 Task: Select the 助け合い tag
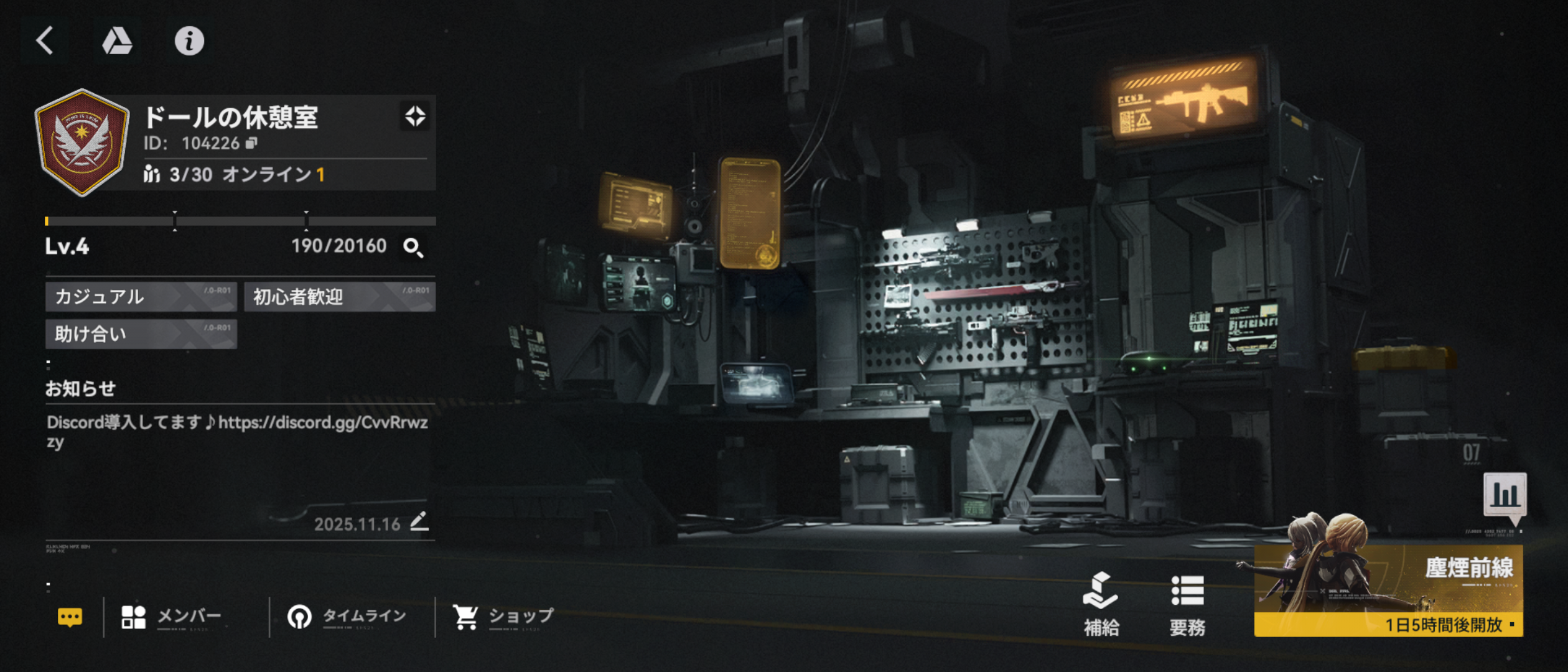coord(141,334)
